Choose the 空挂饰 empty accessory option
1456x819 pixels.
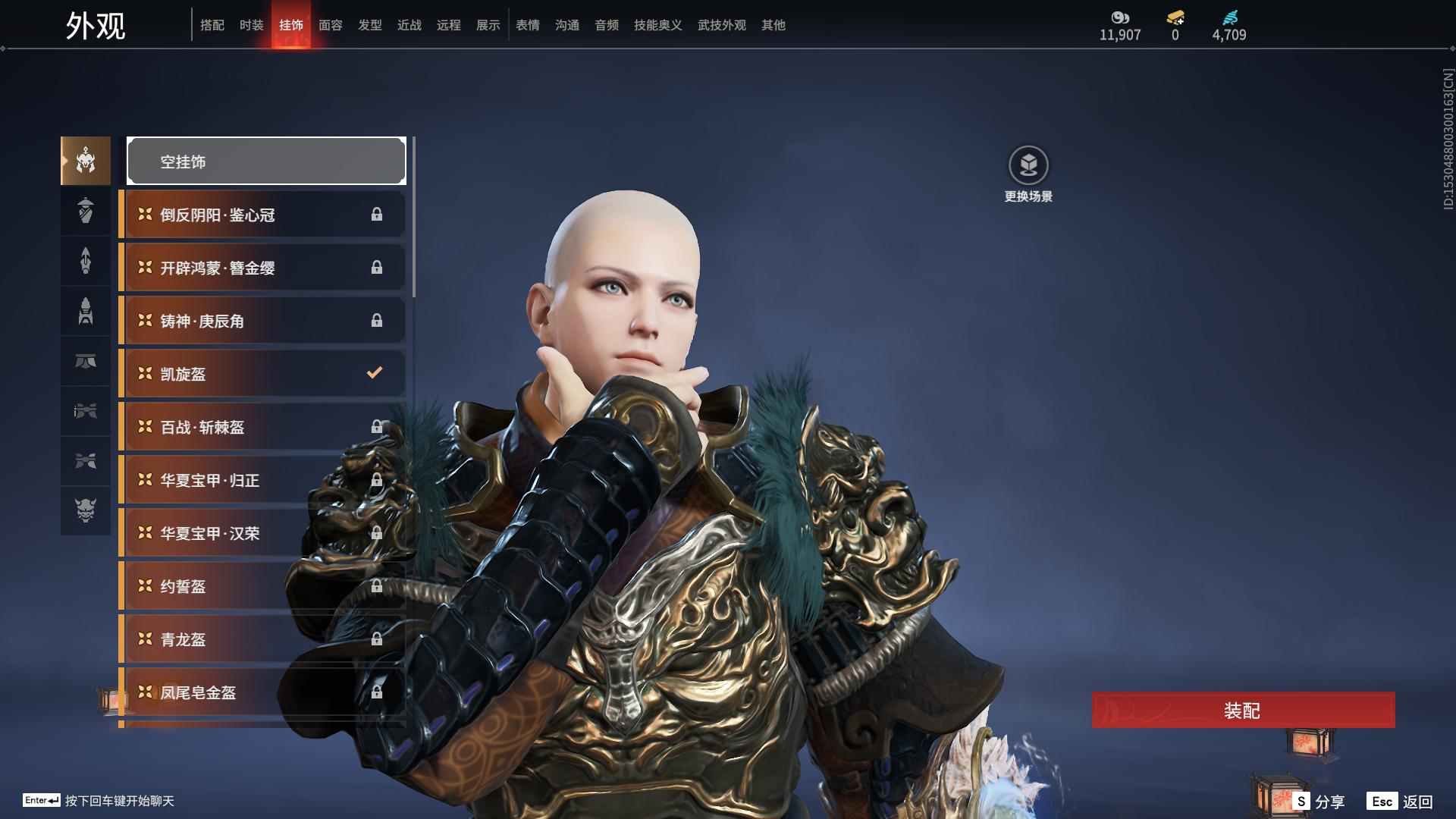(266, 161)
